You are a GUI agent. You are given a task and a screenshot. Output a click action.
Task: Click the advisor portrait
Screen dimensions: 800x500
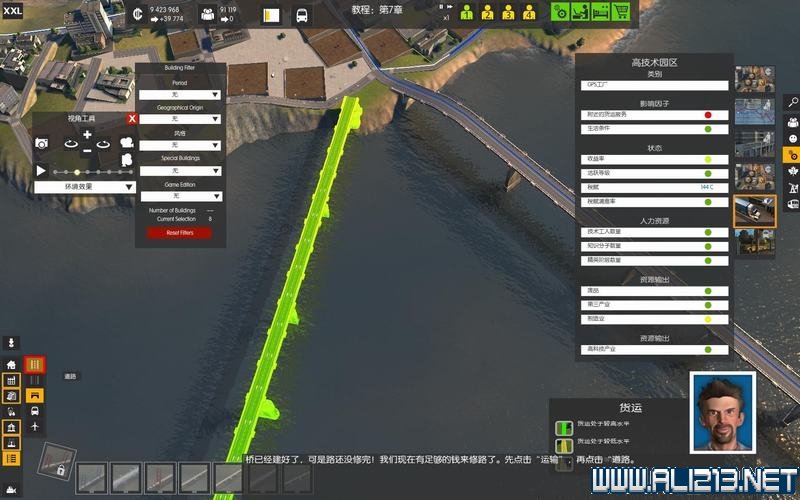(722, 413)
